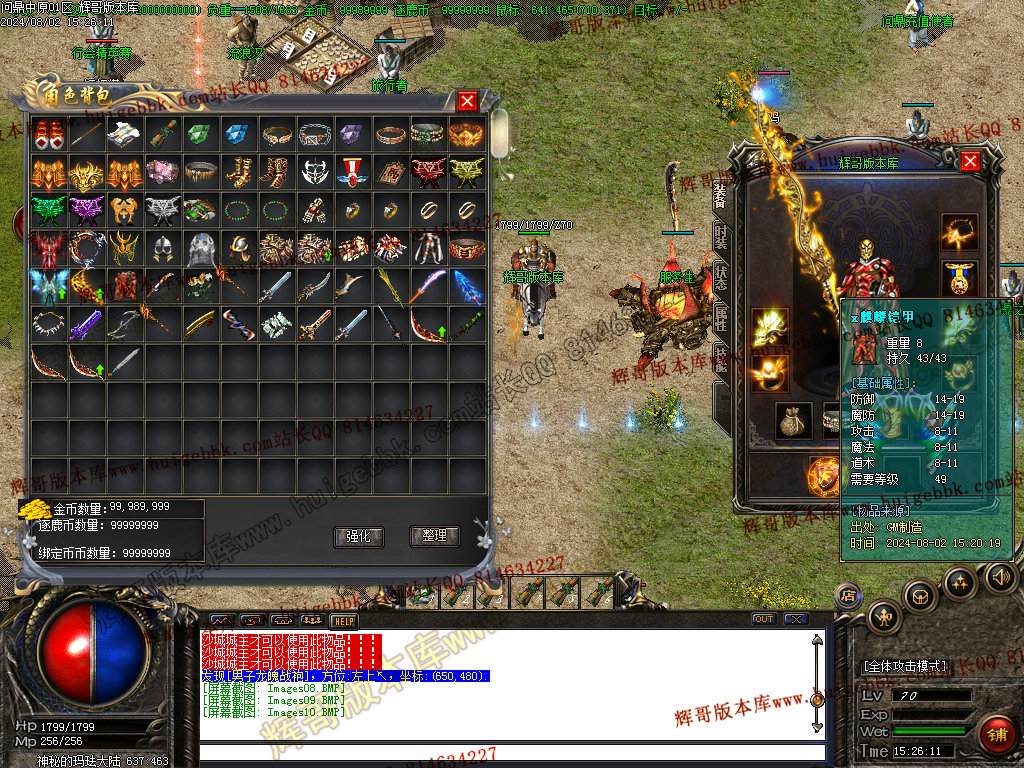The height and width of the screenshot is (768, 1024).
Task: Pick the purple crystal inventory item
Action: [352, 135]
